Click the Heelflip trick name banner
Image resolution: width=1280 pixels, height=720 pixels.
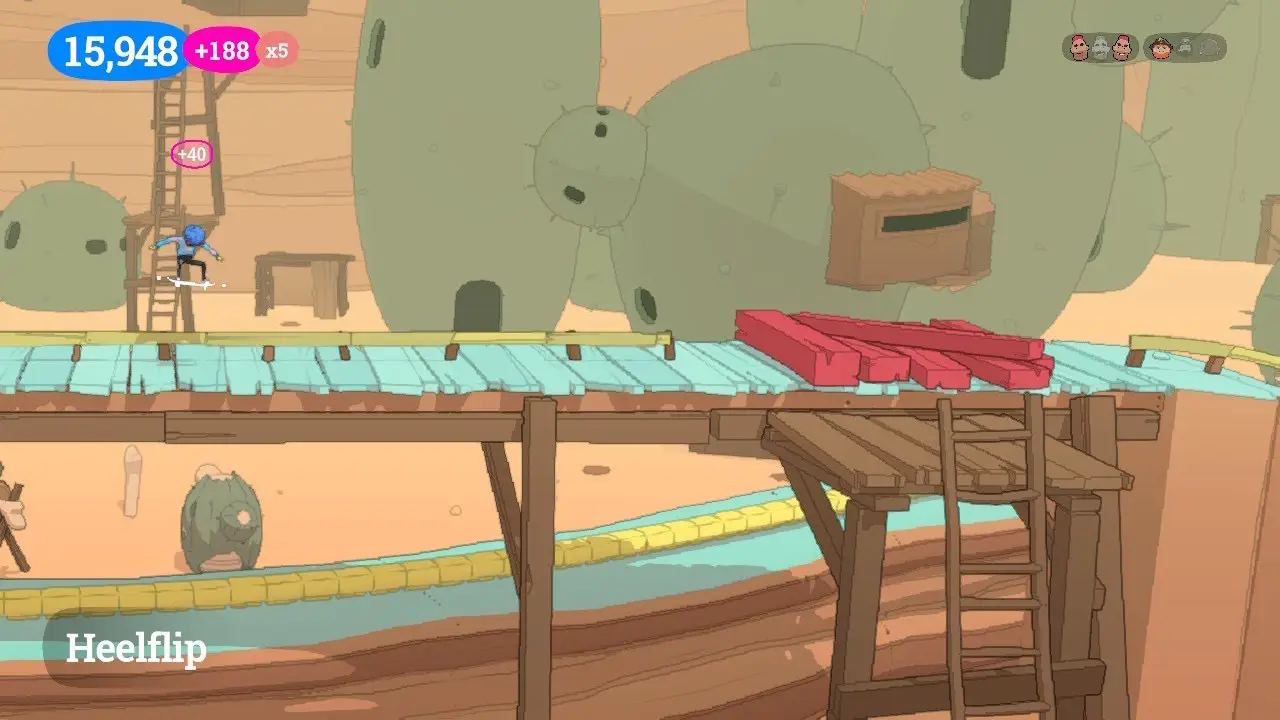134,649
